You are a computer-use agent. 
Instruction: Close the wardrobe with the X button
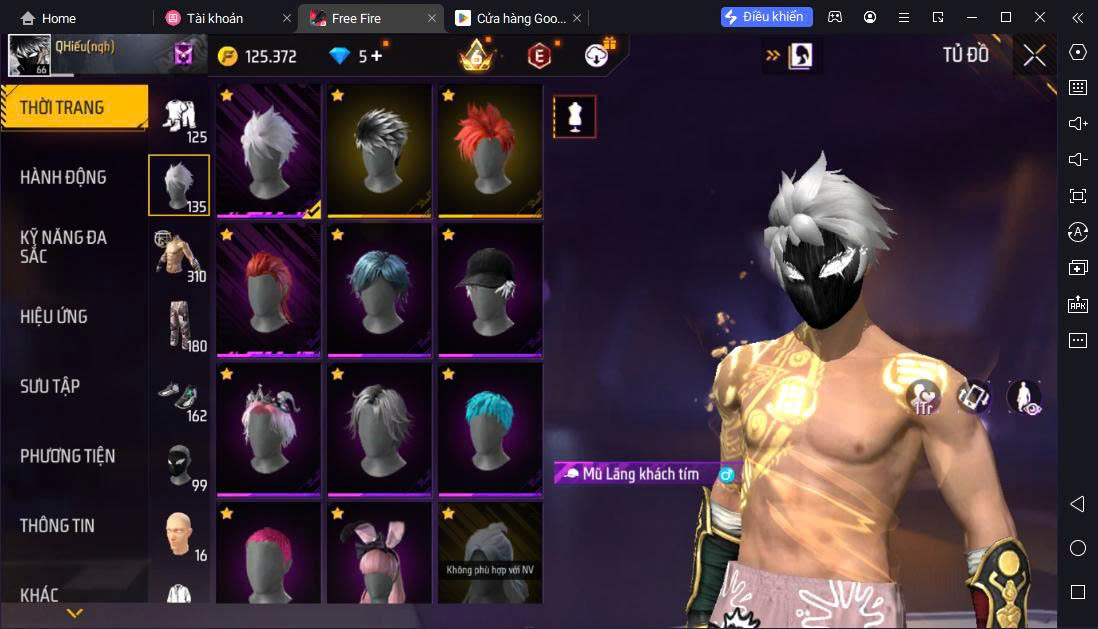point(1034,56)
